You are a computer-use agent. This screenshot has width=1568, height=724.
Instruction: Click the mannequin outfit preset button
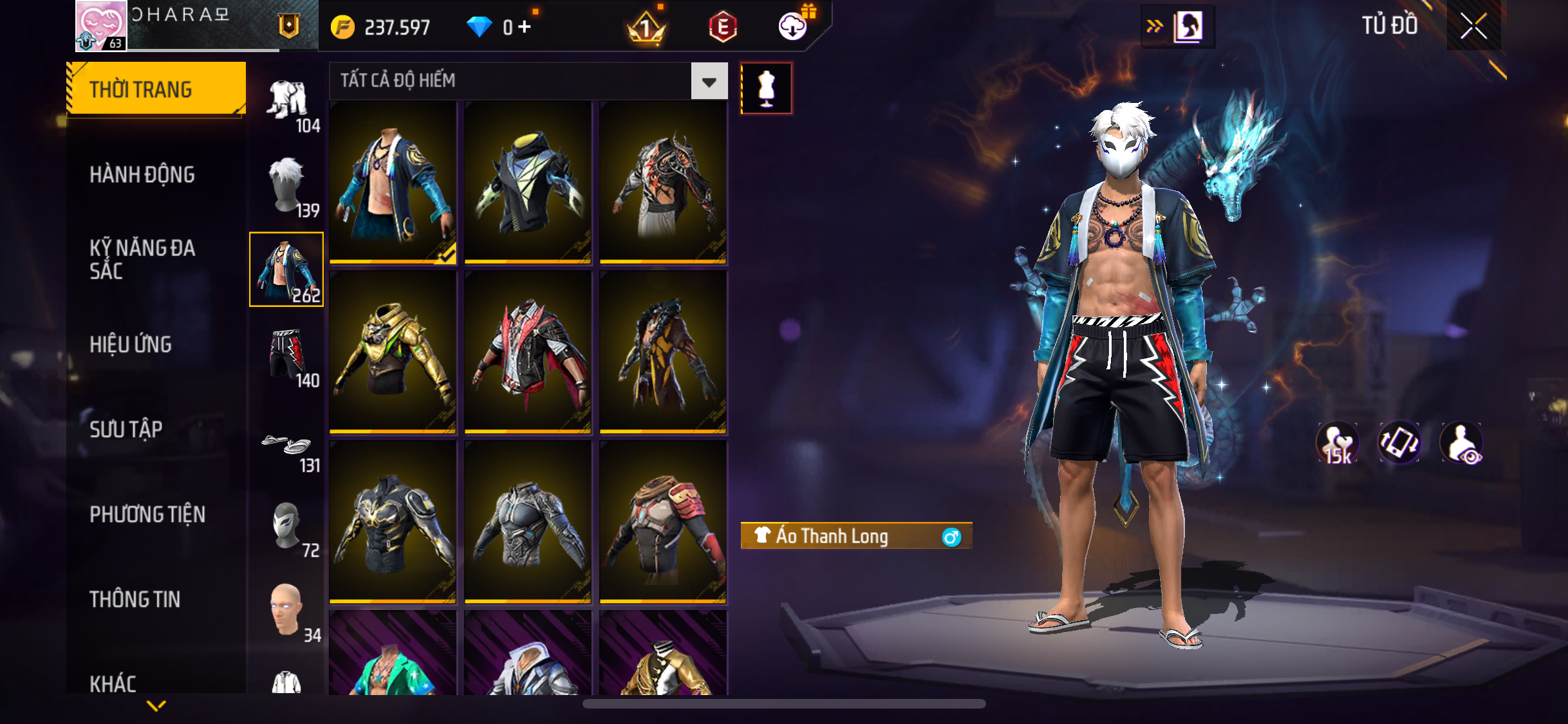(x=766, y=88)
